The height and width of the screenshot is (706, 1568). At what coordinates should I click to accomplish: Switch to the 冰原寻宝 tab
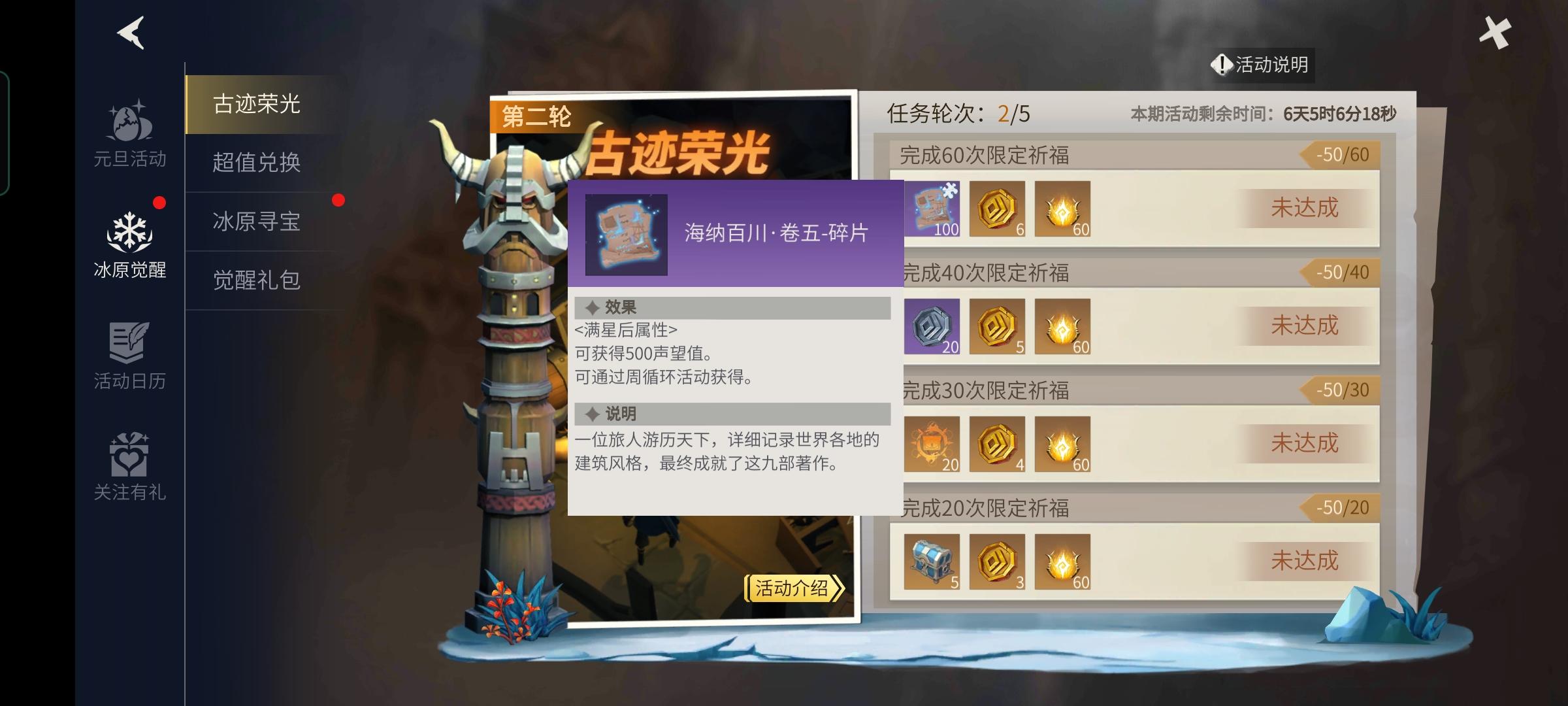coord(257,223)
